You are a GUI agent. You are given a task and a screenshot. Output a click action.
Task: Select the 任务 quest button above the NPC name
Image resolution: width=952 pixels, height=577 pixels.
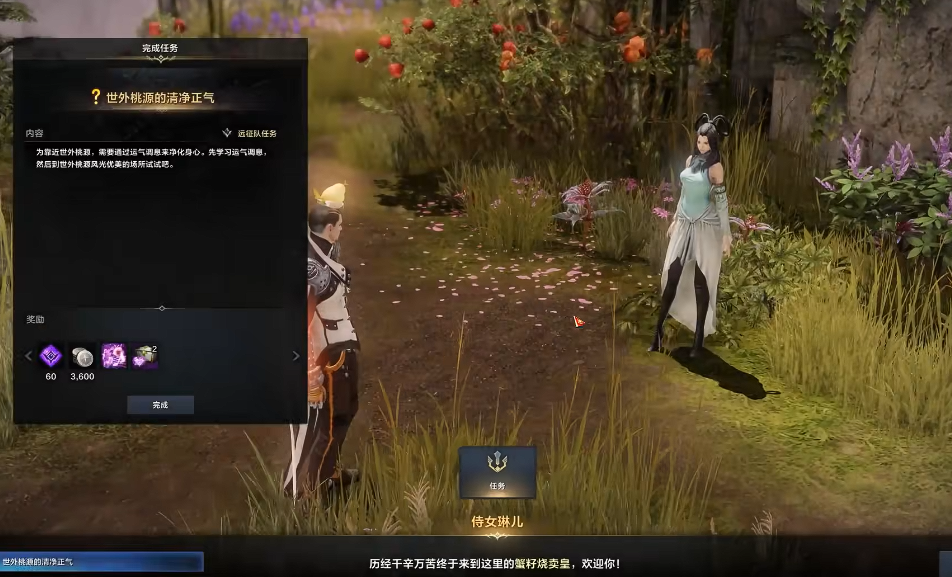(497, 471)
